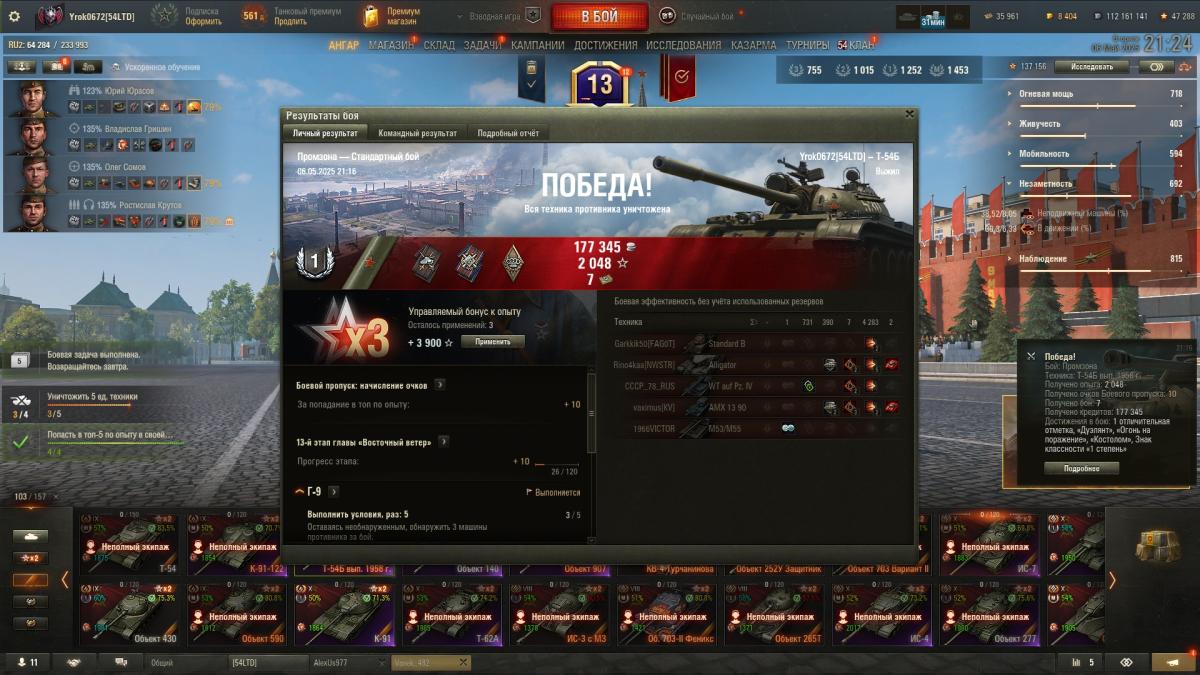Screen dimensions: 1200x675
Task: Open «МАГАЗИН» in the top menu
Action: [x=390, y=45]
